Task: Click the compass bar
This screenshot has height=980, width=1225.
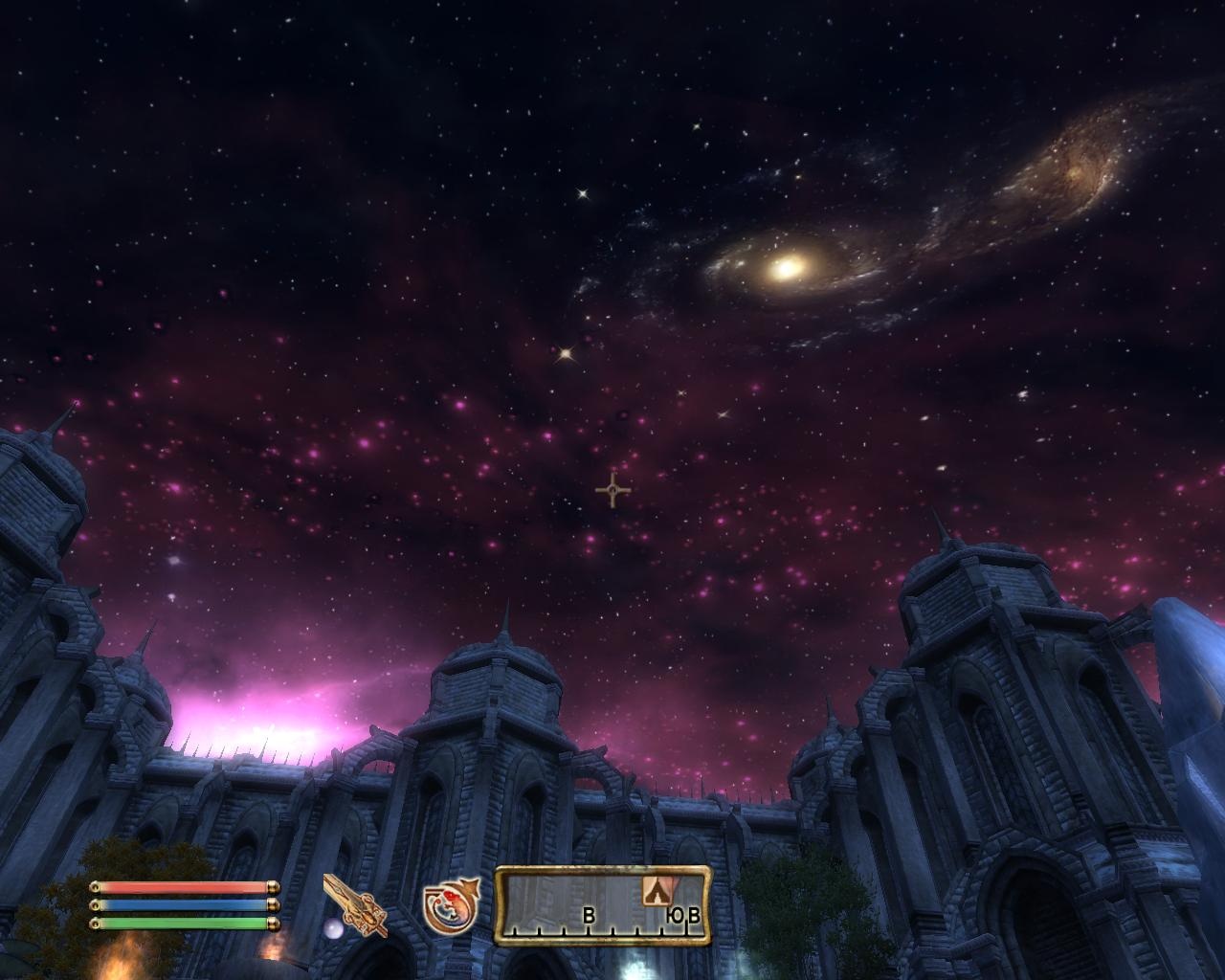Action: (x=603, y=905)
